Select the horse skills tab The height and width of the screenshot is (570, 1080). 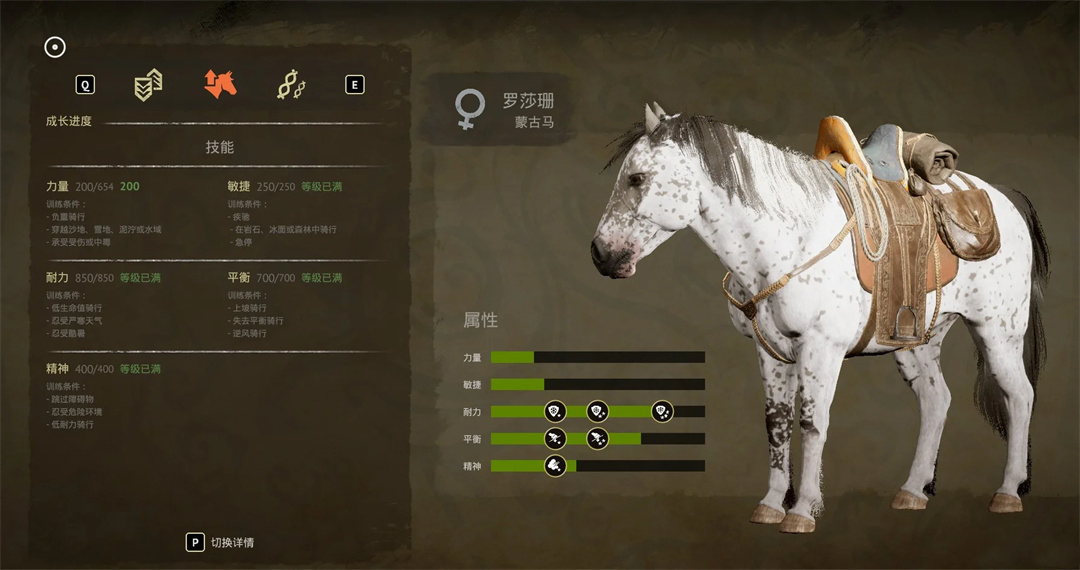[220, 85]
